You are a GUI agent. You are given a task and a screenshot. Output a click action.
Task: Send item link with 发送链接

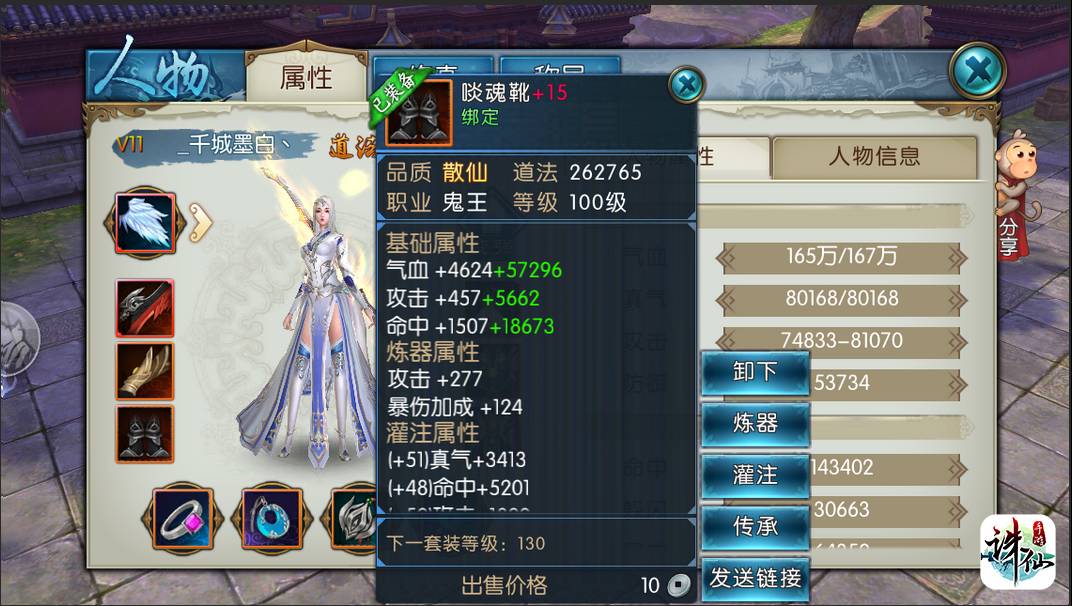[755, 578]
